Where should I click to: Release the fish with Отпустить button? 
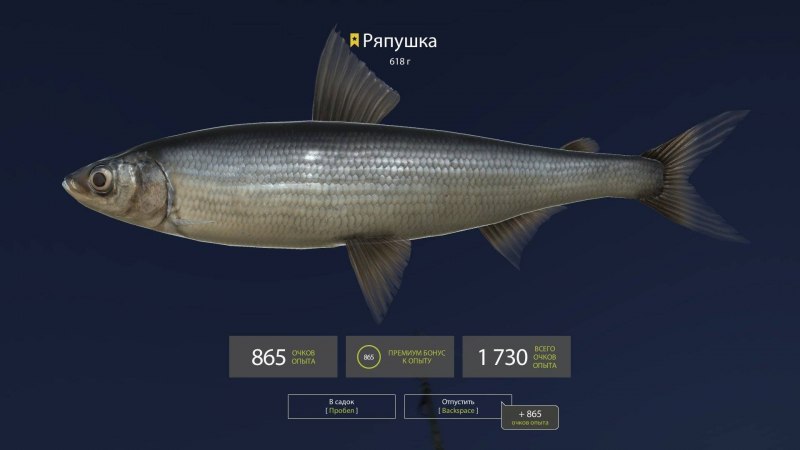[457, 406]
